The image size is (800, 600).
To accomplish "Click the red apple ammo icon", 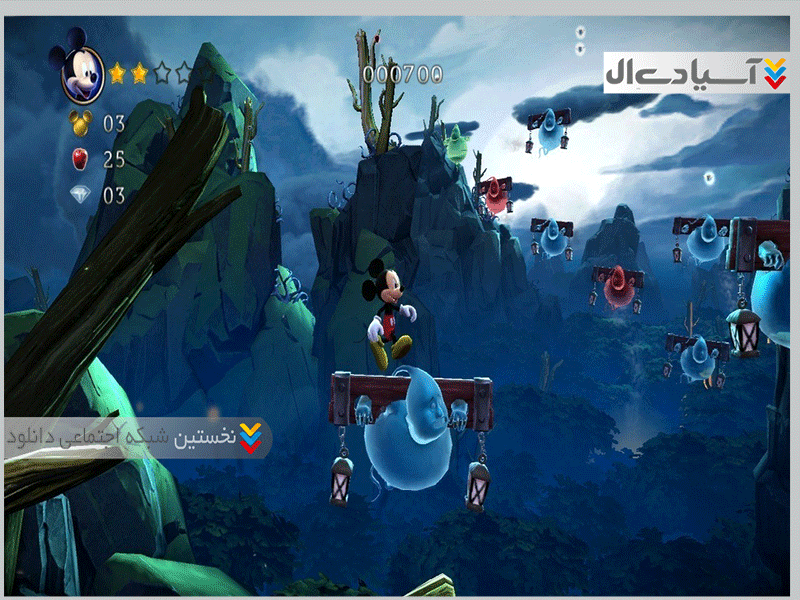I will (x=80, y=158).
